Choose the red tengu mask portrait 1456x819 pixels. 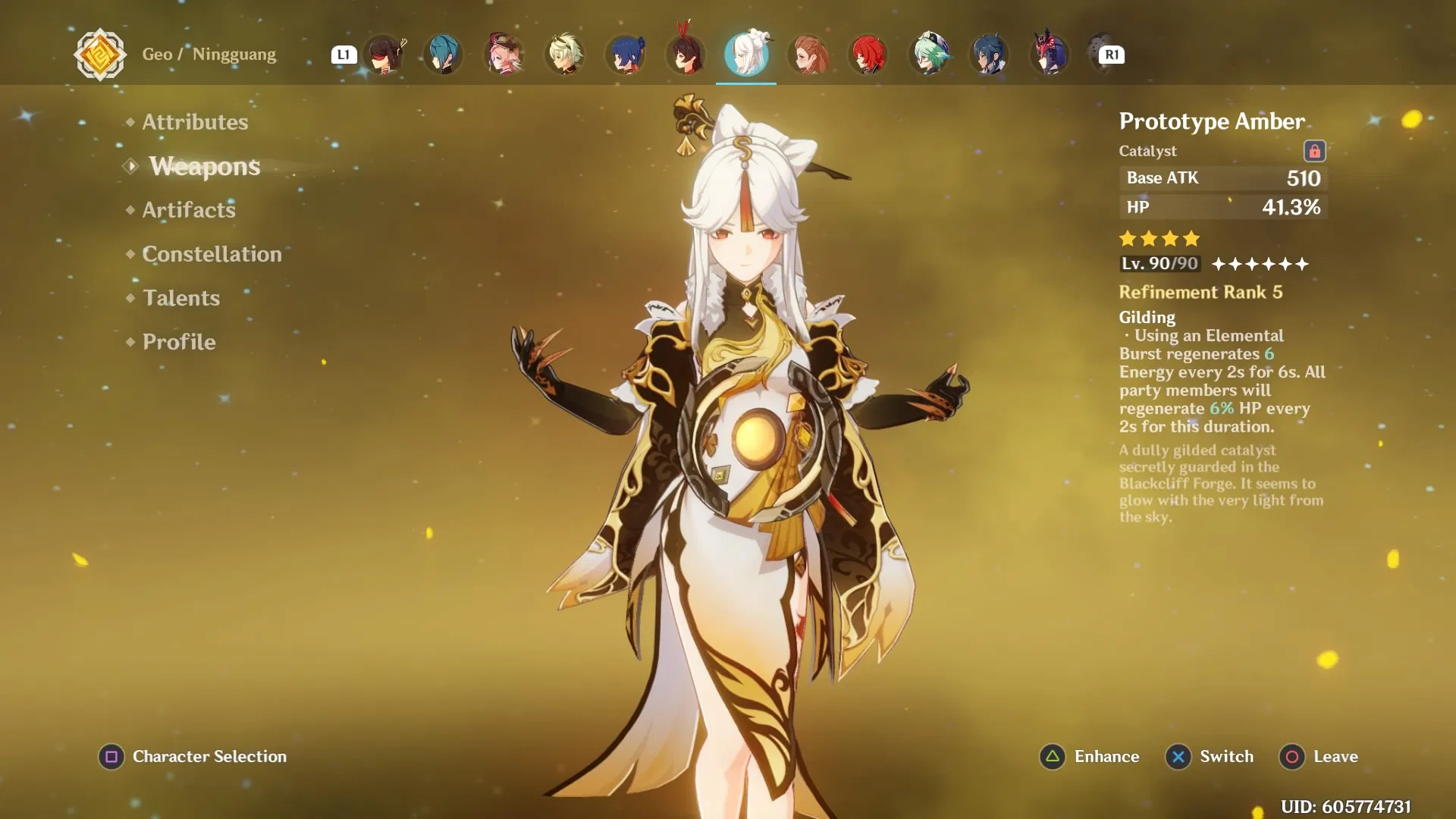click(x=1050, y=55)
